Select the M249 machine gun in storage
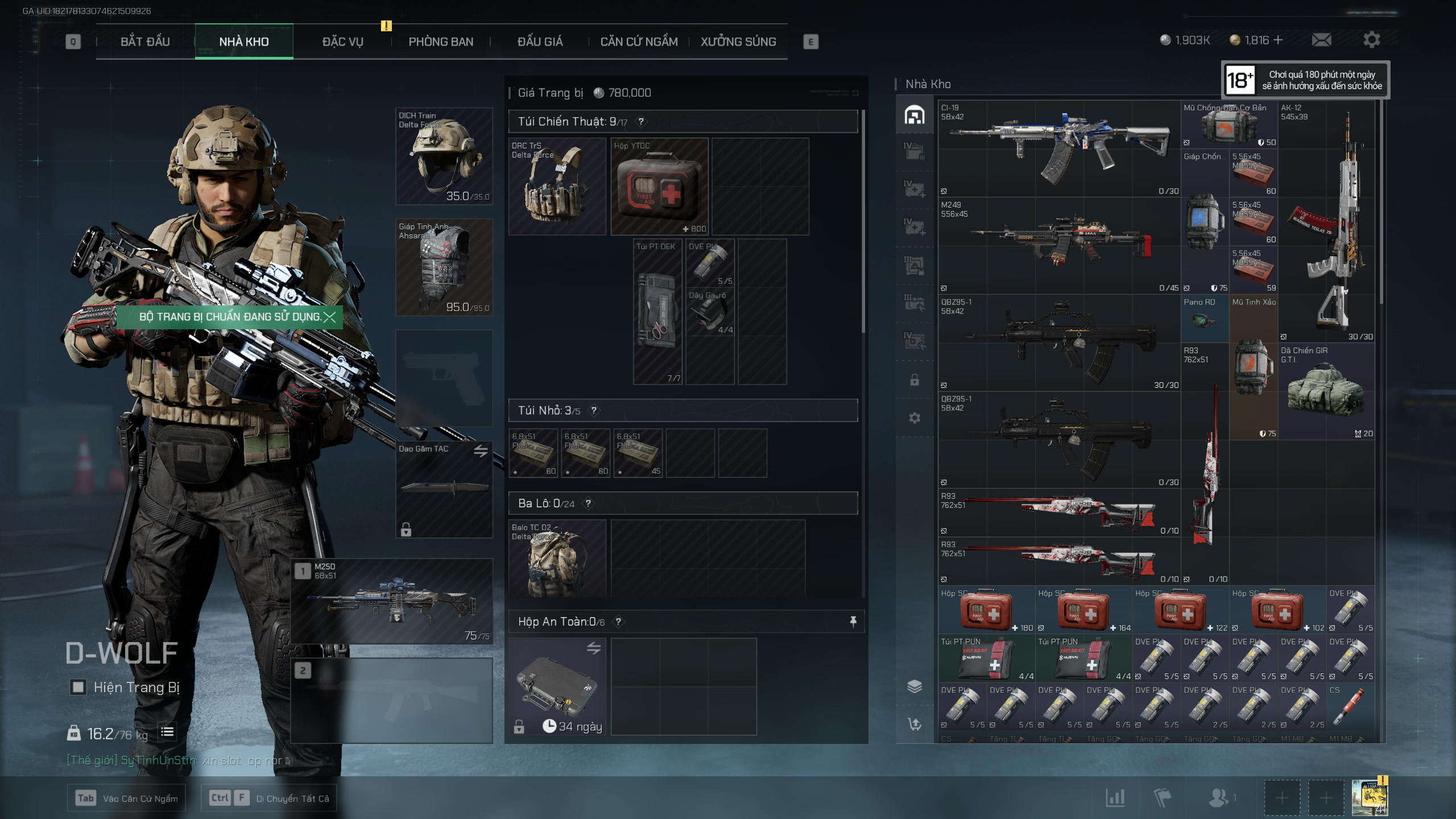This screenshot has width=1456, height=819. coord(1058,246)
